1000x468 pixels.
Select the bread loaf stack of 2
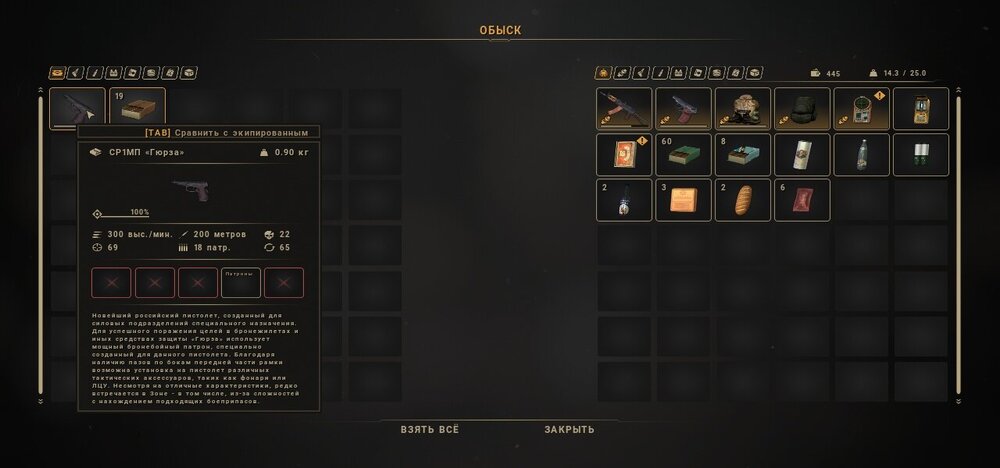point(743,200)
